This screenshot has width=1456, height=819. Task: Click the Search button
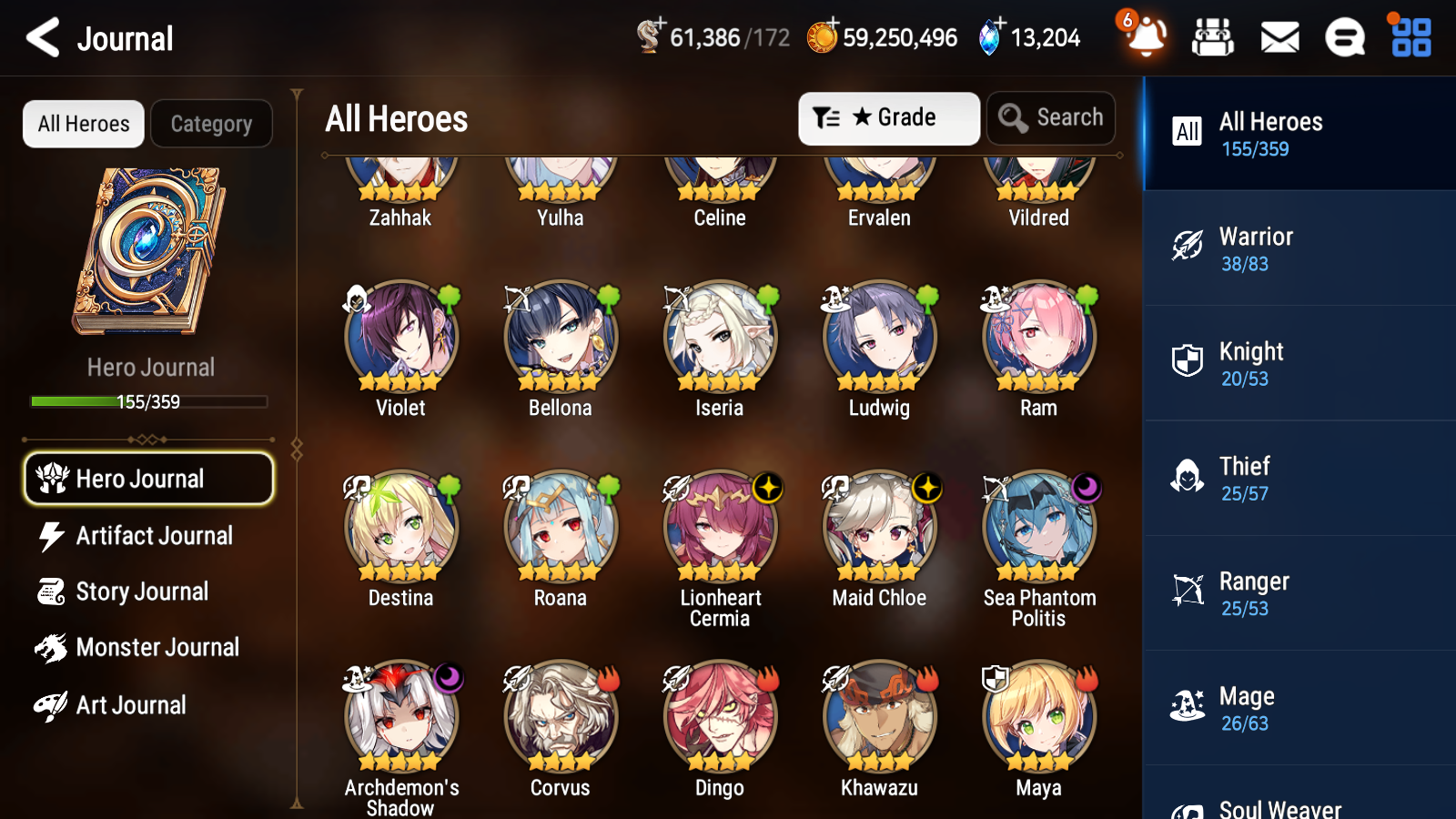1050,117
